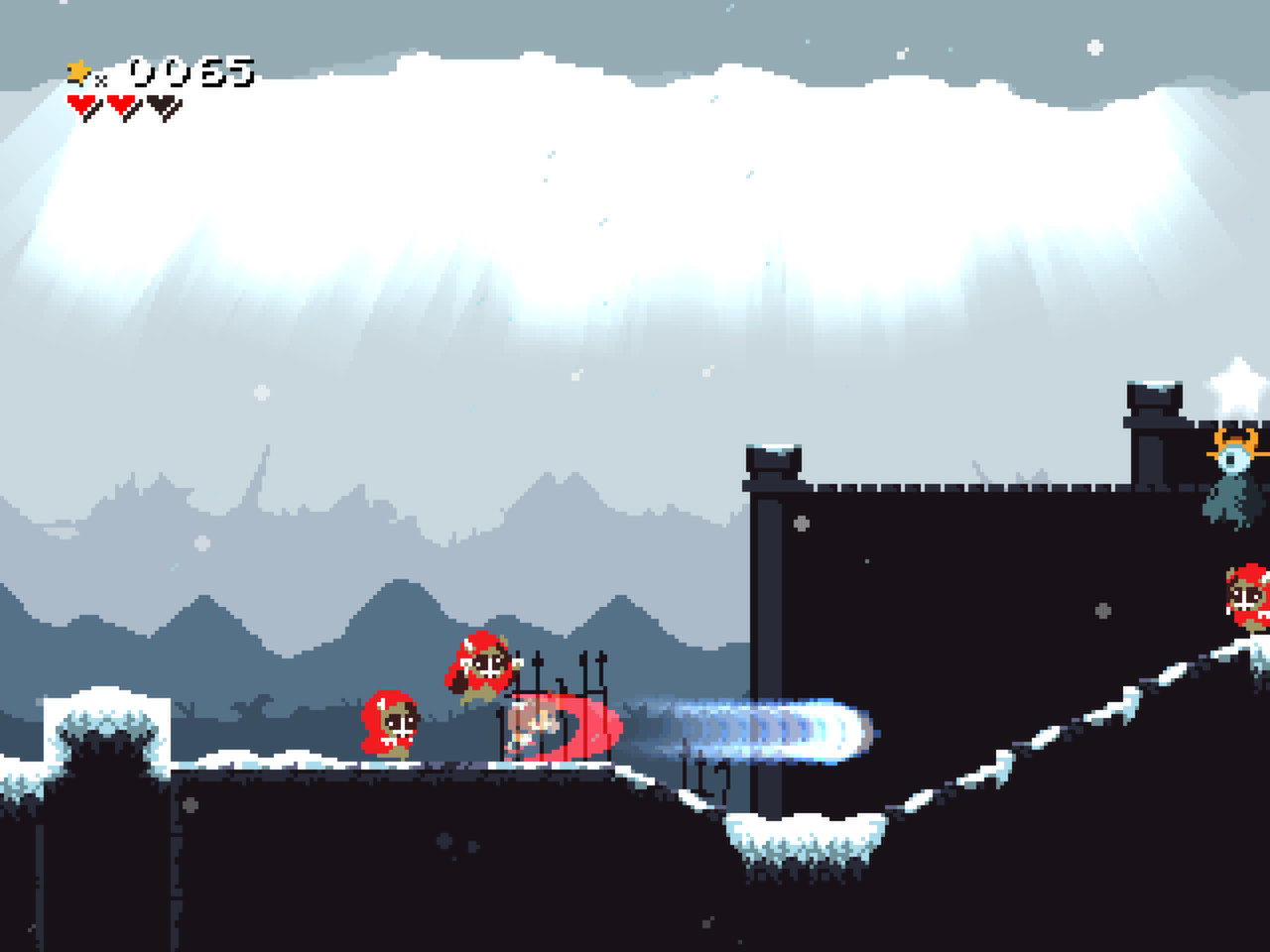Select the first red heart in the HUD
This screenshot has height=952, width=1270.
click(x=82, y=105)
